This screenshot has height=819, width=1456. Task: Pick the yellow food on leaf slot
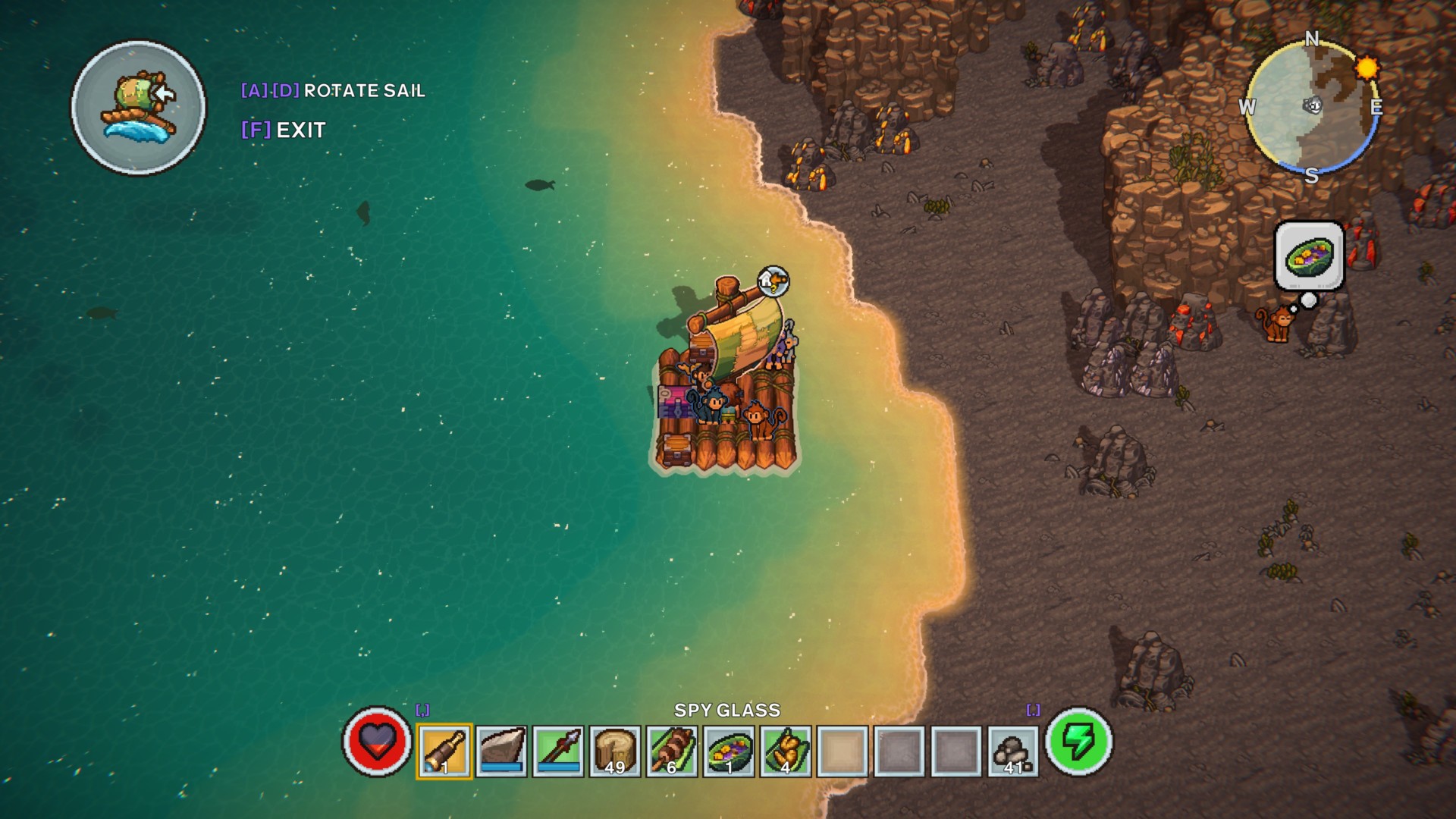pos(786,751)
